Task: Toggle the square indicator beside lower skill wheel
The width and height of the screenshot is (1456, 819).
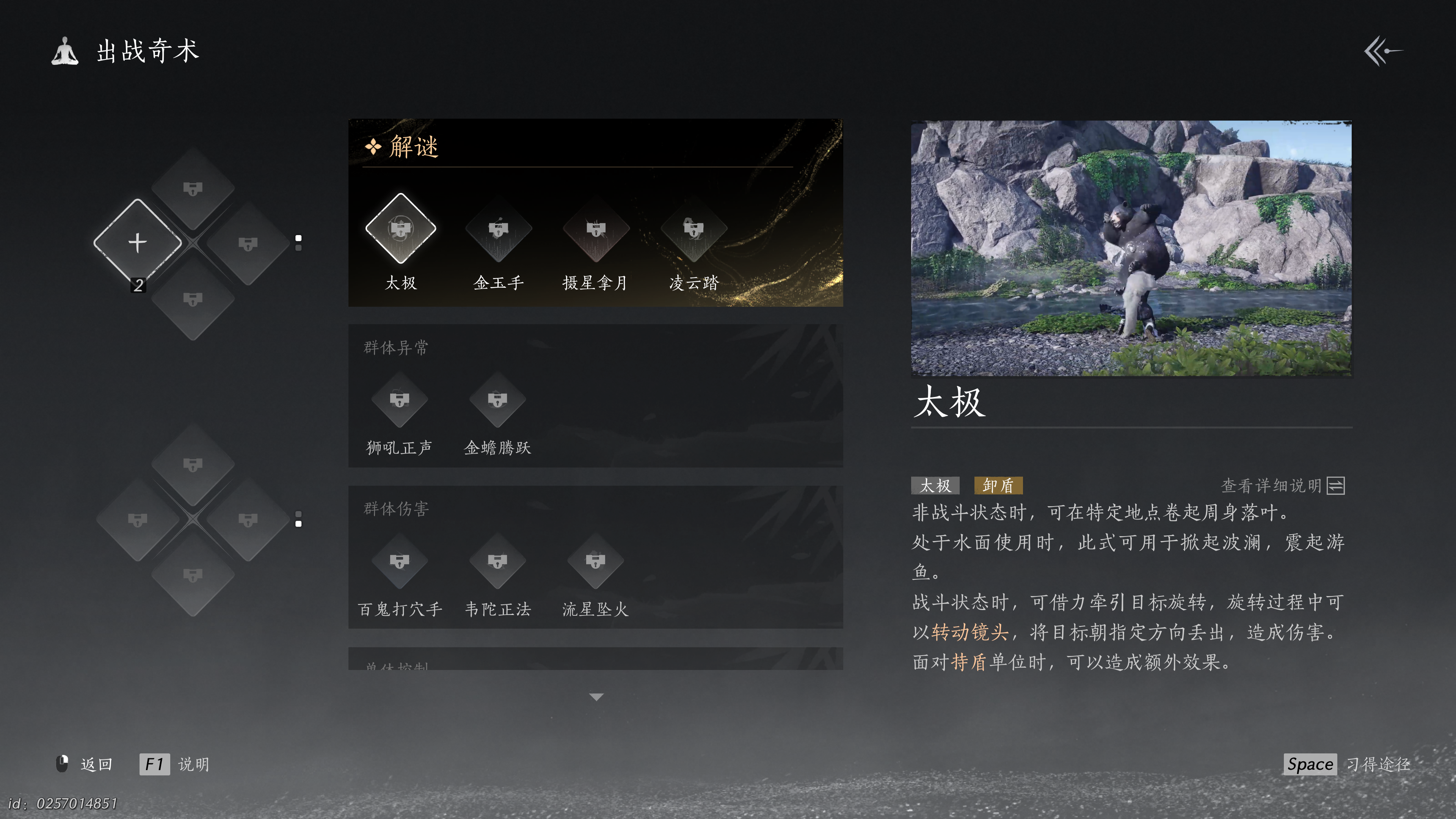Action: tap(298, 519)
